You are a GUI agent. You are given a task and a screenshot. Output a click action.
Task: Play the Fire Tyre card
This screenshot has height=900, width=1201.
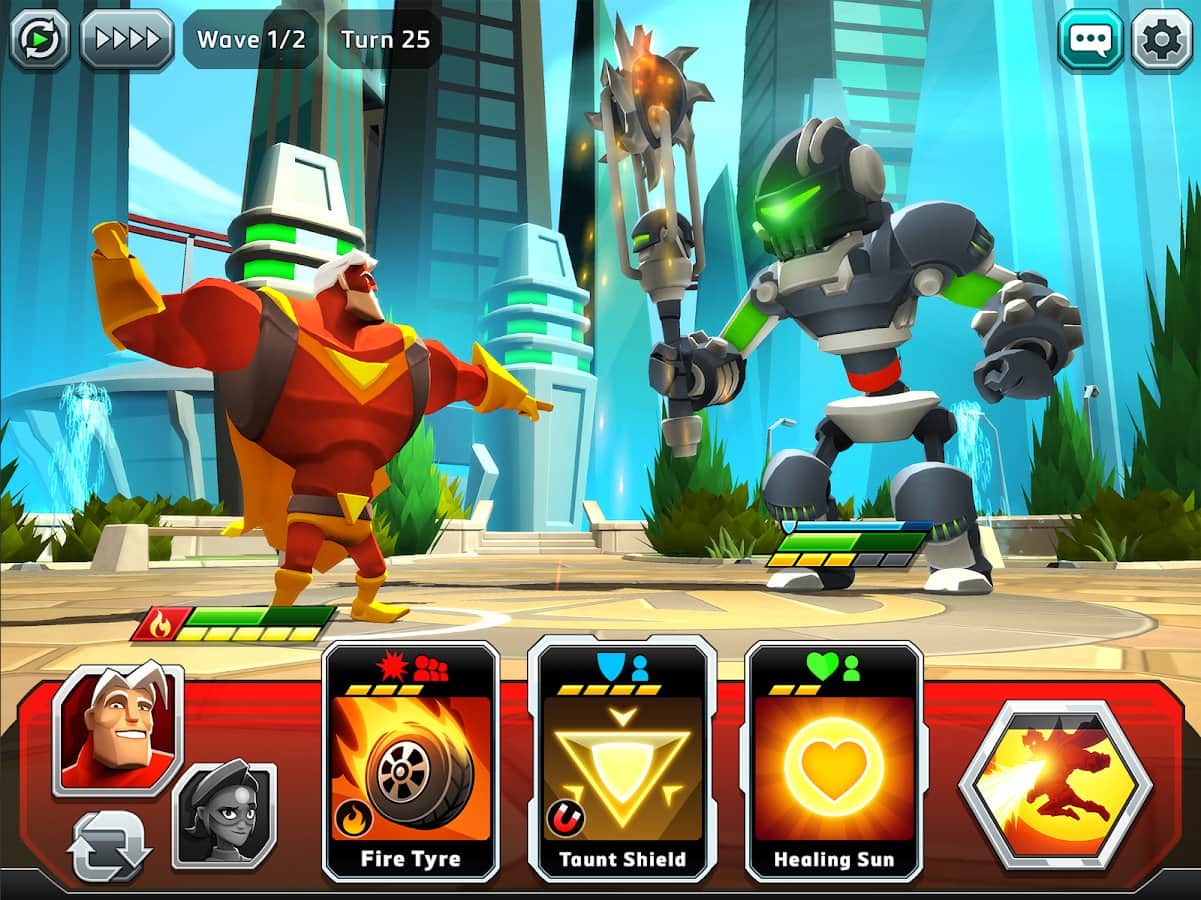coord(411,762)
